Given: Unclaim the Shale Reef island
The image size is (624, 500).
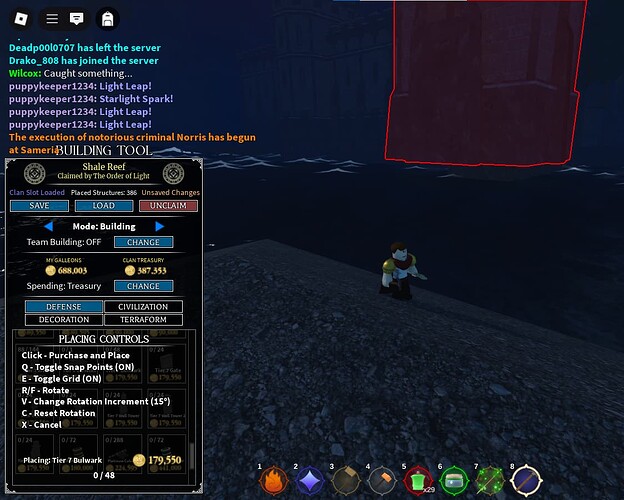Looking at the screenshot, I should point(168,206).
